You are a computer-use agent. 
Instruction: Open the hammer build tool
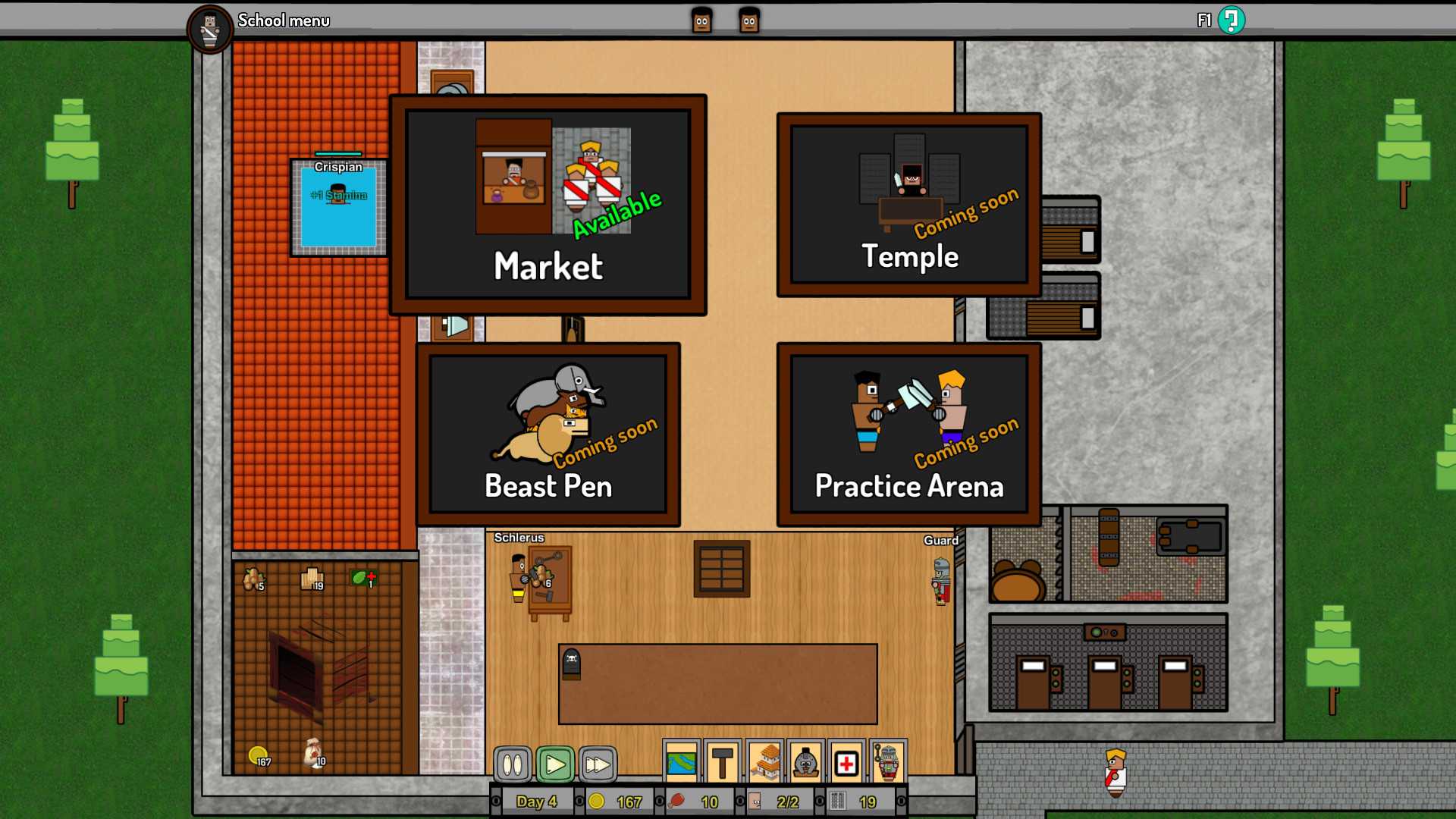[x=723, y=762]
